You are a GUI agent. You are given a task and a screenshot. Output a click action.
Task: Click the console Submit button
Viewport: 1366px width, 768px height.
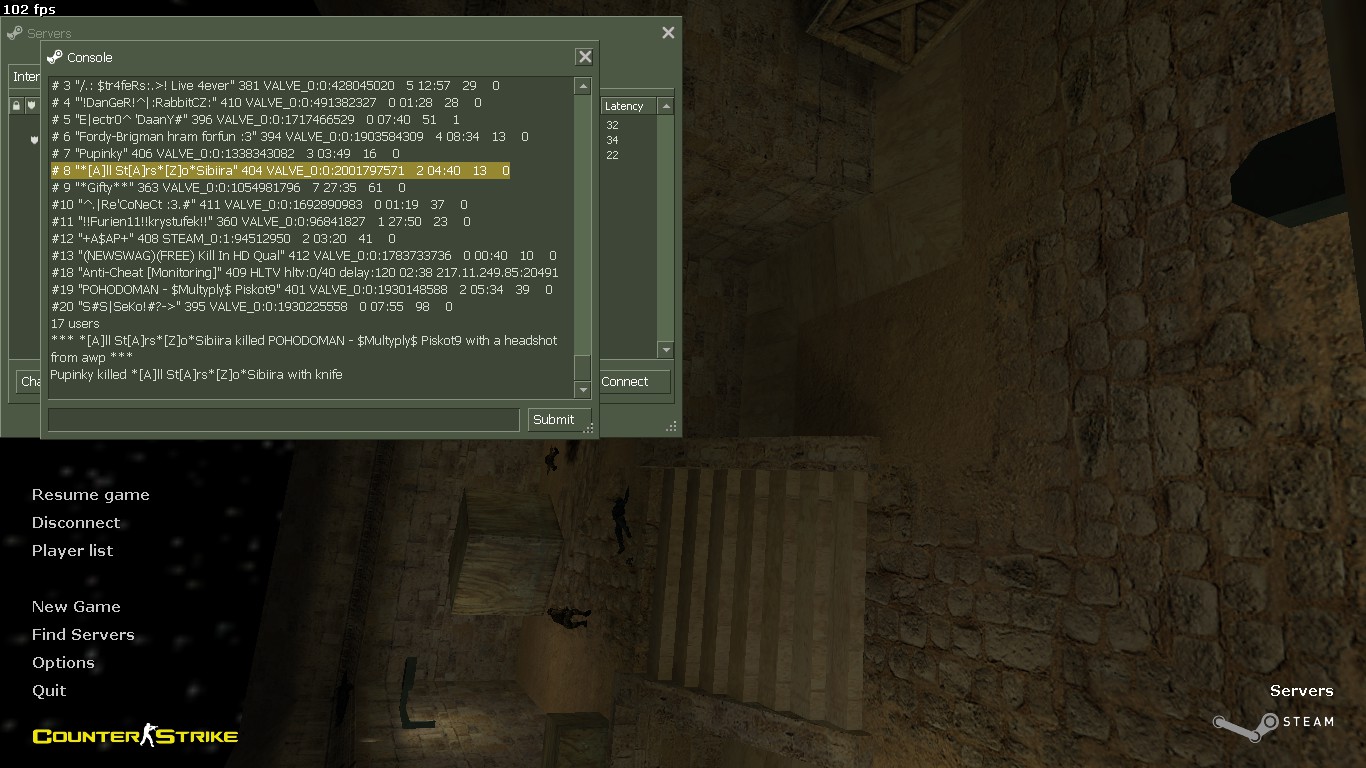[553, 420]
